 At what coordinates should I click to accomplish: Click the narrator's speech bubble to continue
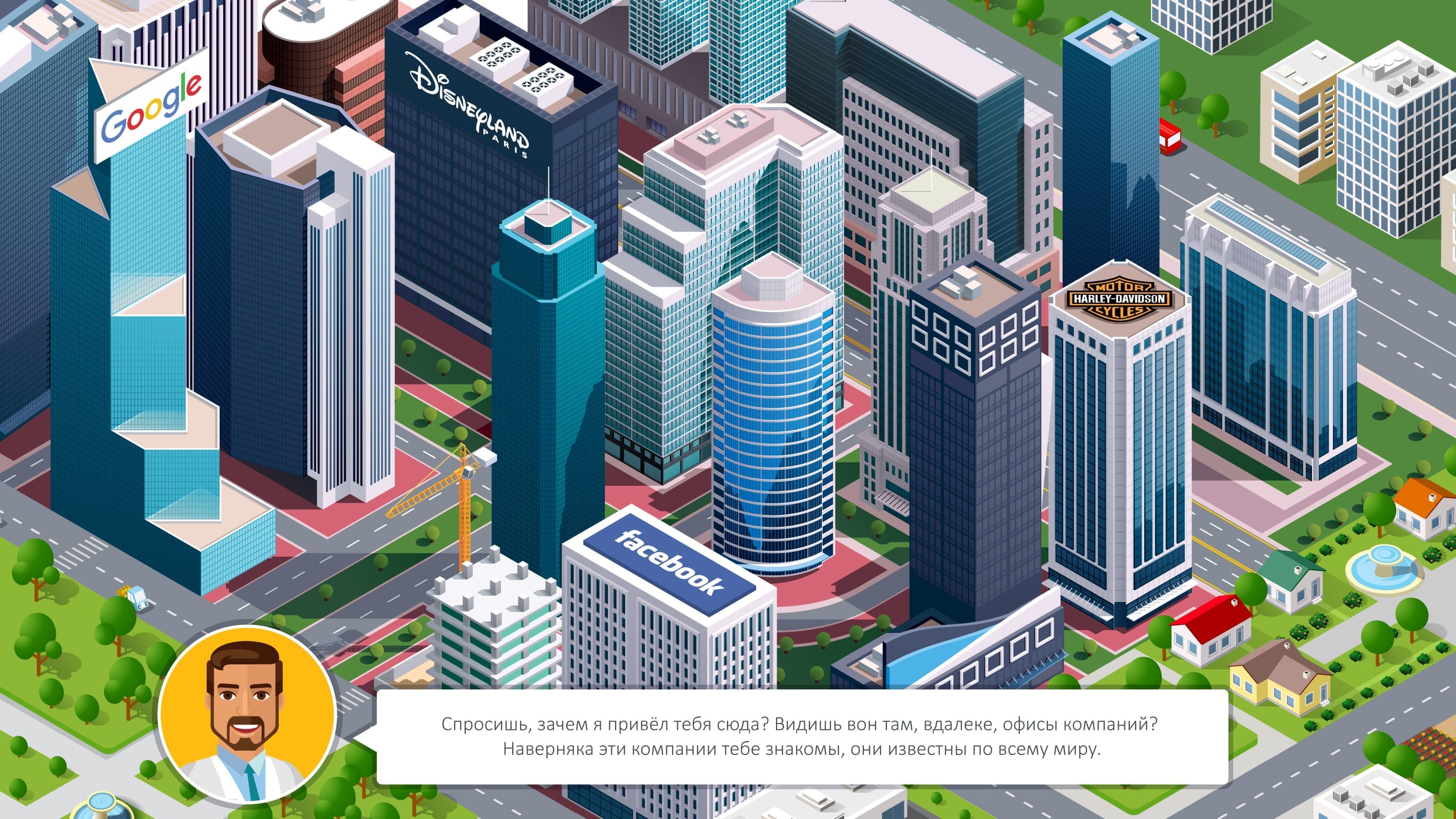click(x=802, y=736)
